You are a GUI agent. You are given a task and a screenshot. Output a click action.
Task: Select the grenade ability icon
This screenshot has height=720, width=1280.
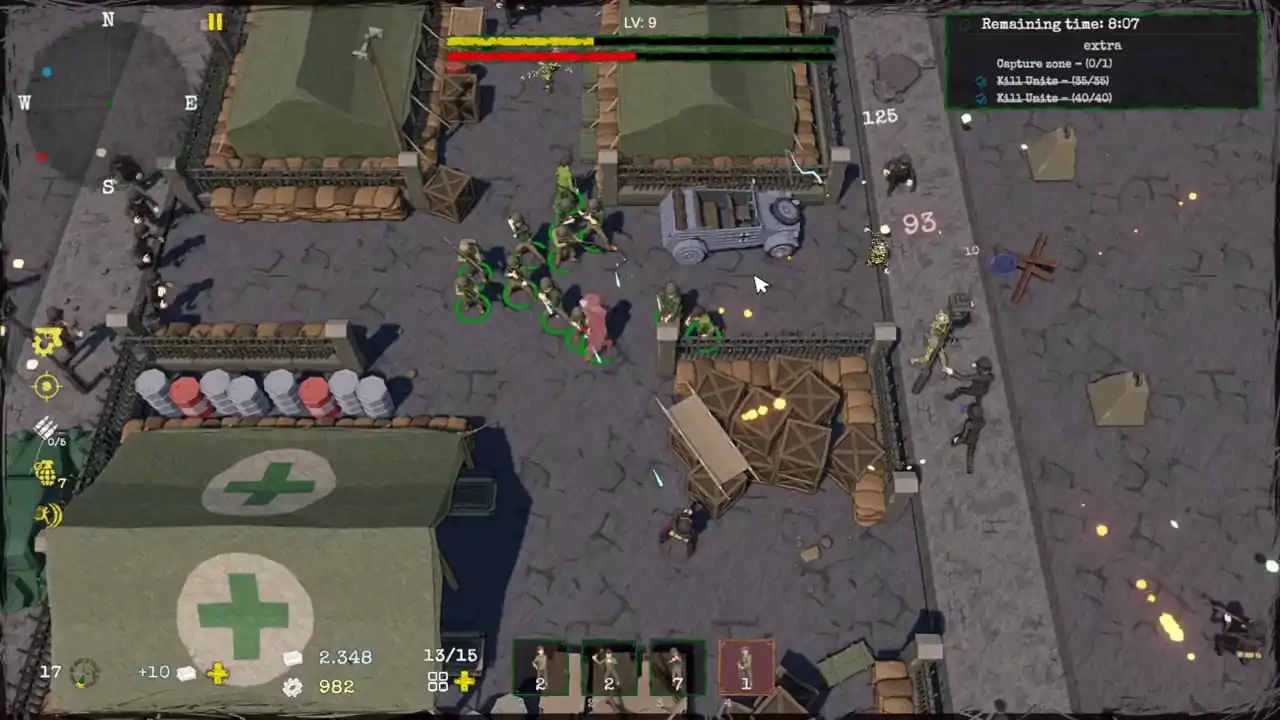click(x=46, y=473)
